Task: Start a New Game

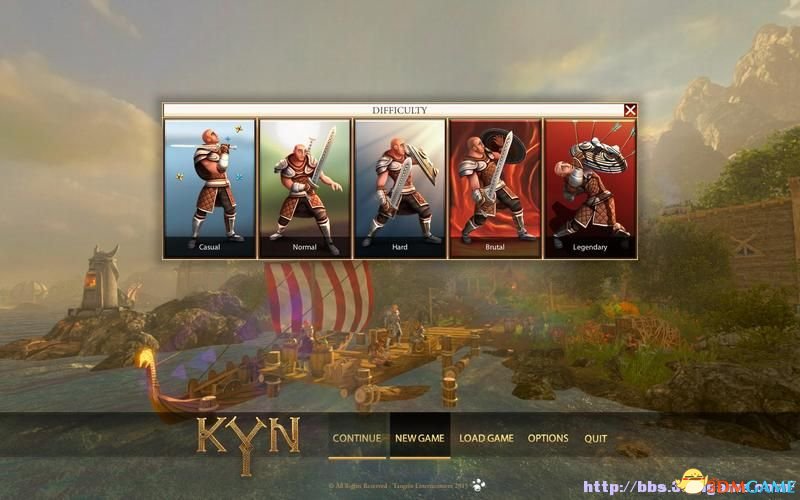Action: click(420, 438)
